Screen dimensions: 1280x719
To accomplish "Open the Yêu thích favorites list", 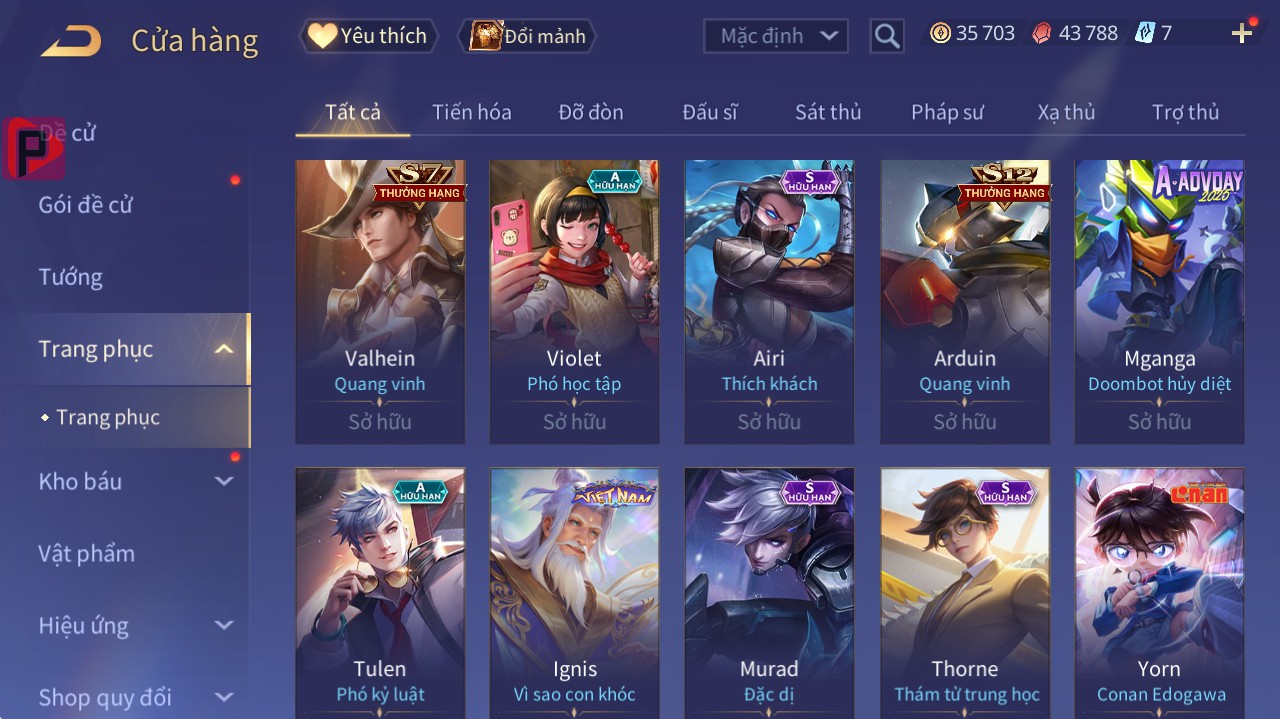I will [x=368, y=36].
